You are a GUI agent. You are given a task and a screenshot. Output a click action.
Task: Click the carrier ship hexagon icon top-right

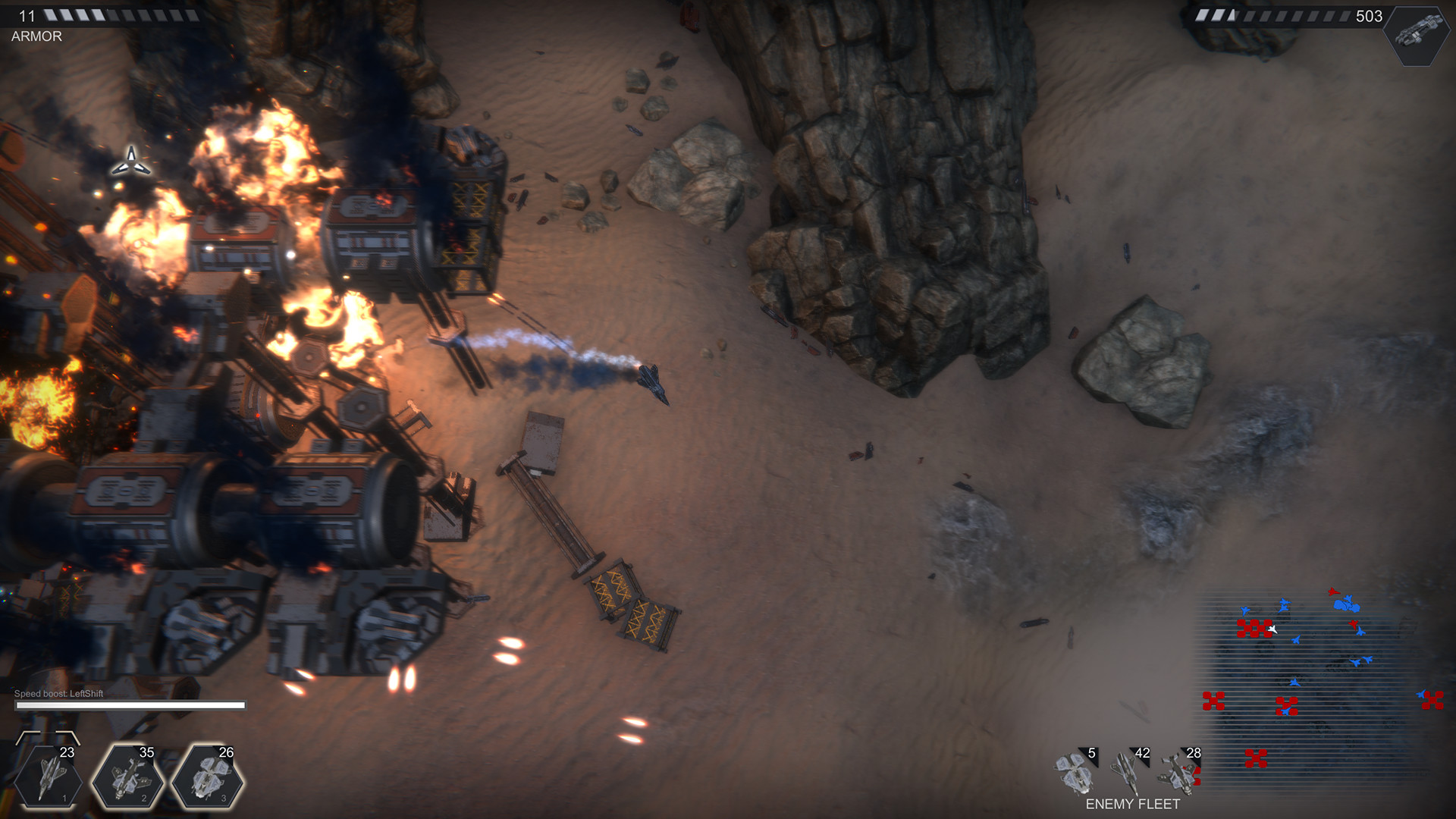[1417, 33]
